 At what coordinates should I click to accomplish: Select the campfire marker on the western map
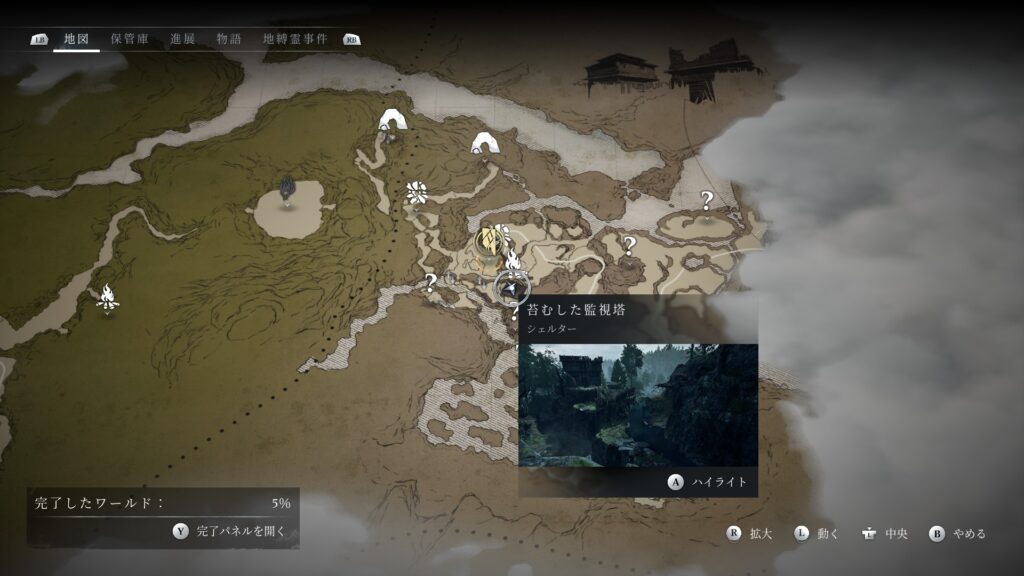click(x=107, y=296)
